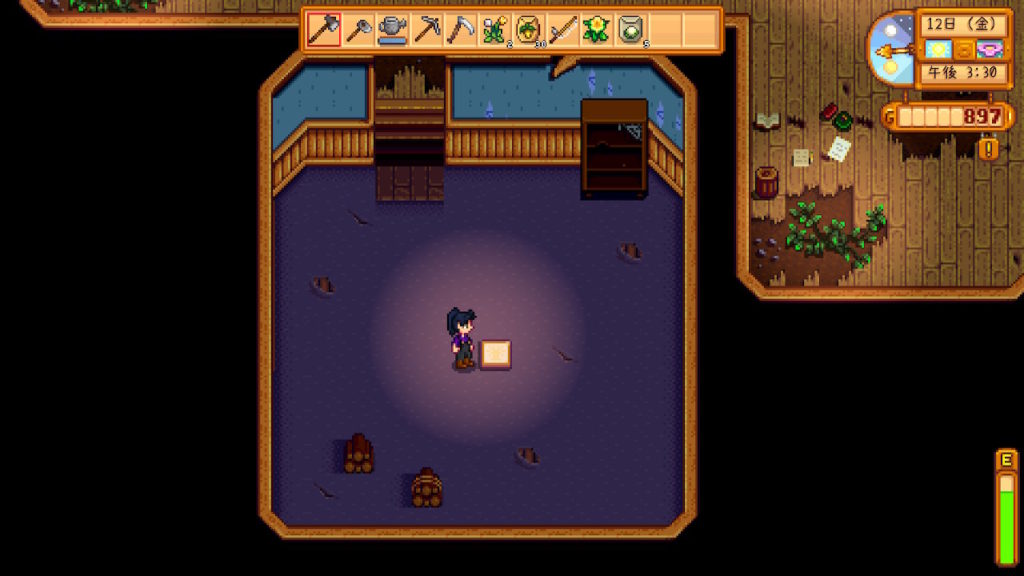1024x576 pixels.
Task: Pick the white flower item stack of 2
Action: click(495, 29)
